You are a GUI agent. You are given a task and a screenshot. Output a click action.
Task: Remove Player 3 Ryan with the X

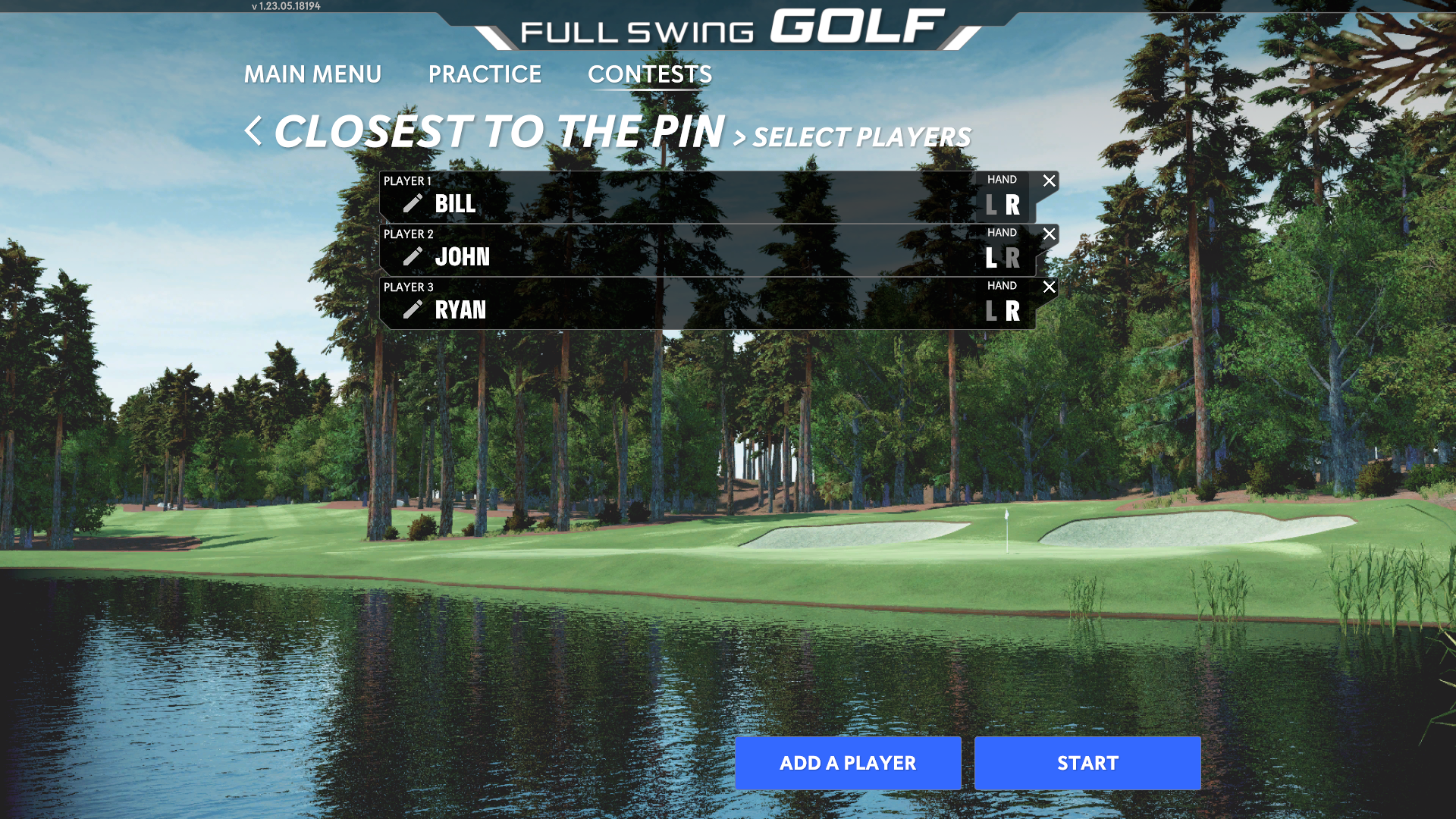pos(1049,287)
